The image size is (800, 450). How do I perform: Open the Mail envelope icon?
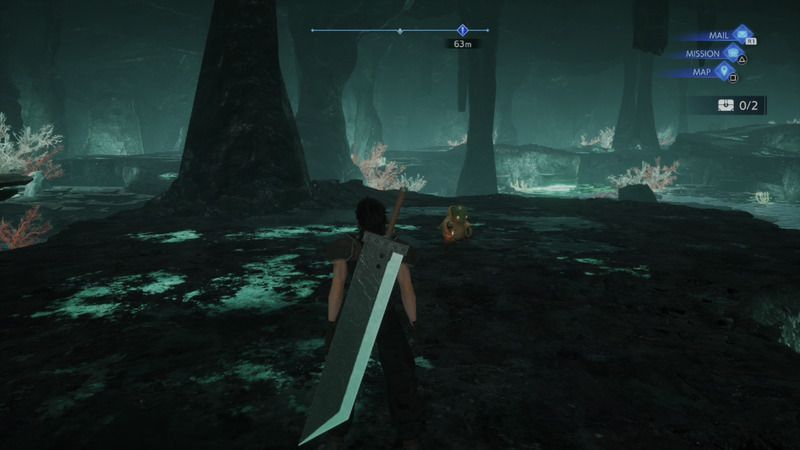742,35
